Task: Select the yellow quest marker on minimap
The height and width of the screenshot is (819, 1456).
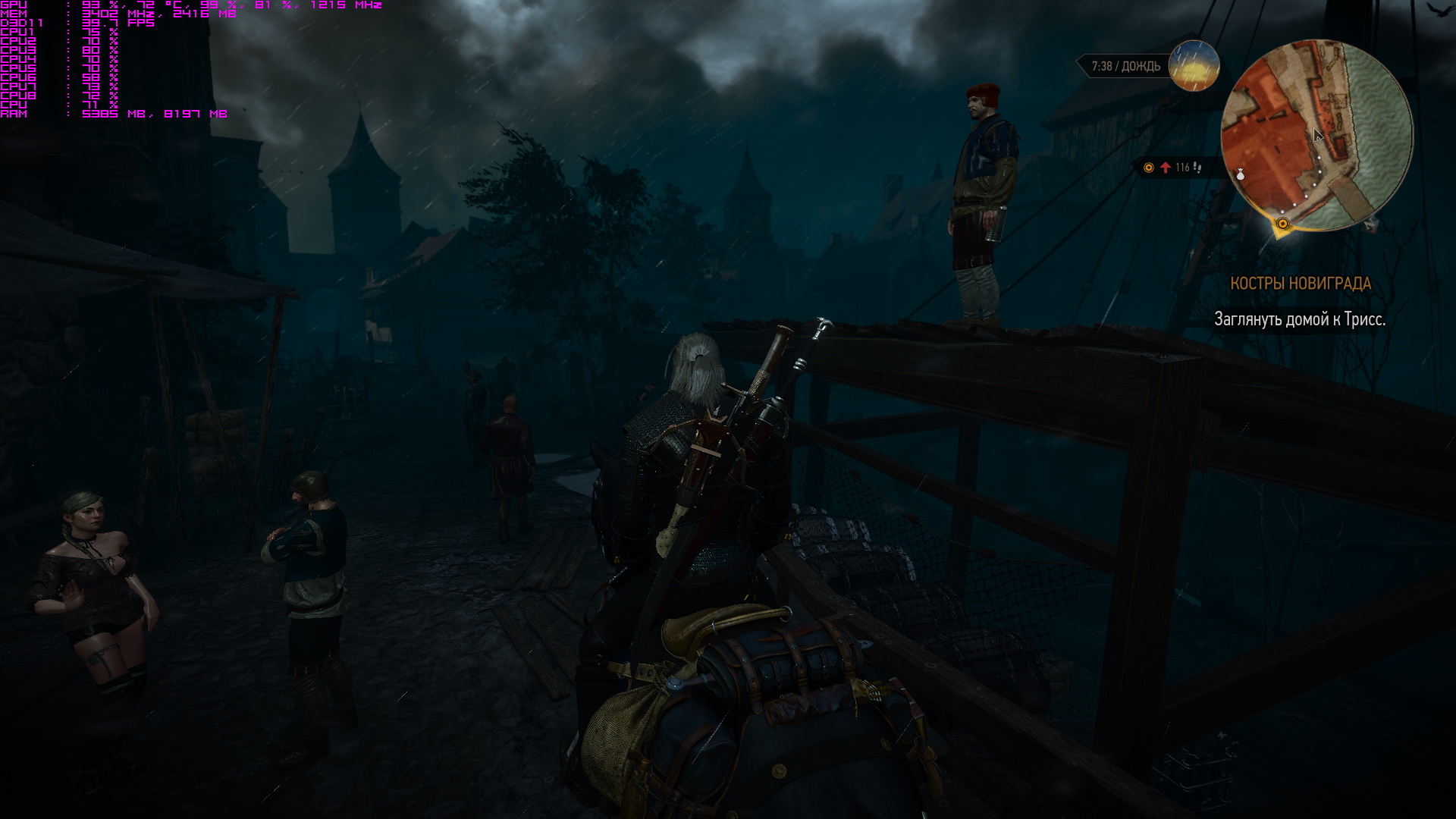Action: (1282, 224)
